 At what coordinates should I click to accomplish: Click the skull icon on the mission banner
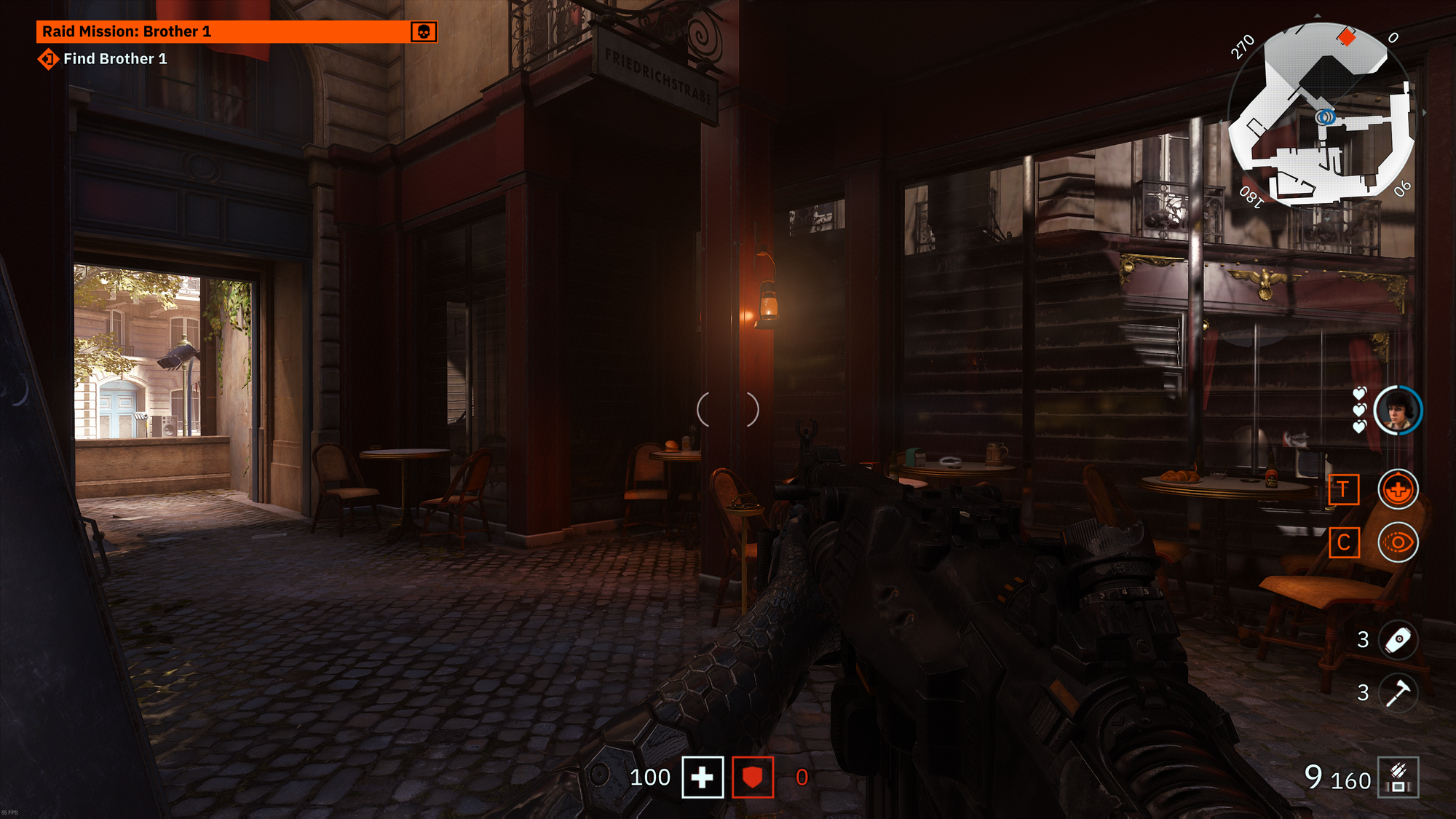click(424, 32)
